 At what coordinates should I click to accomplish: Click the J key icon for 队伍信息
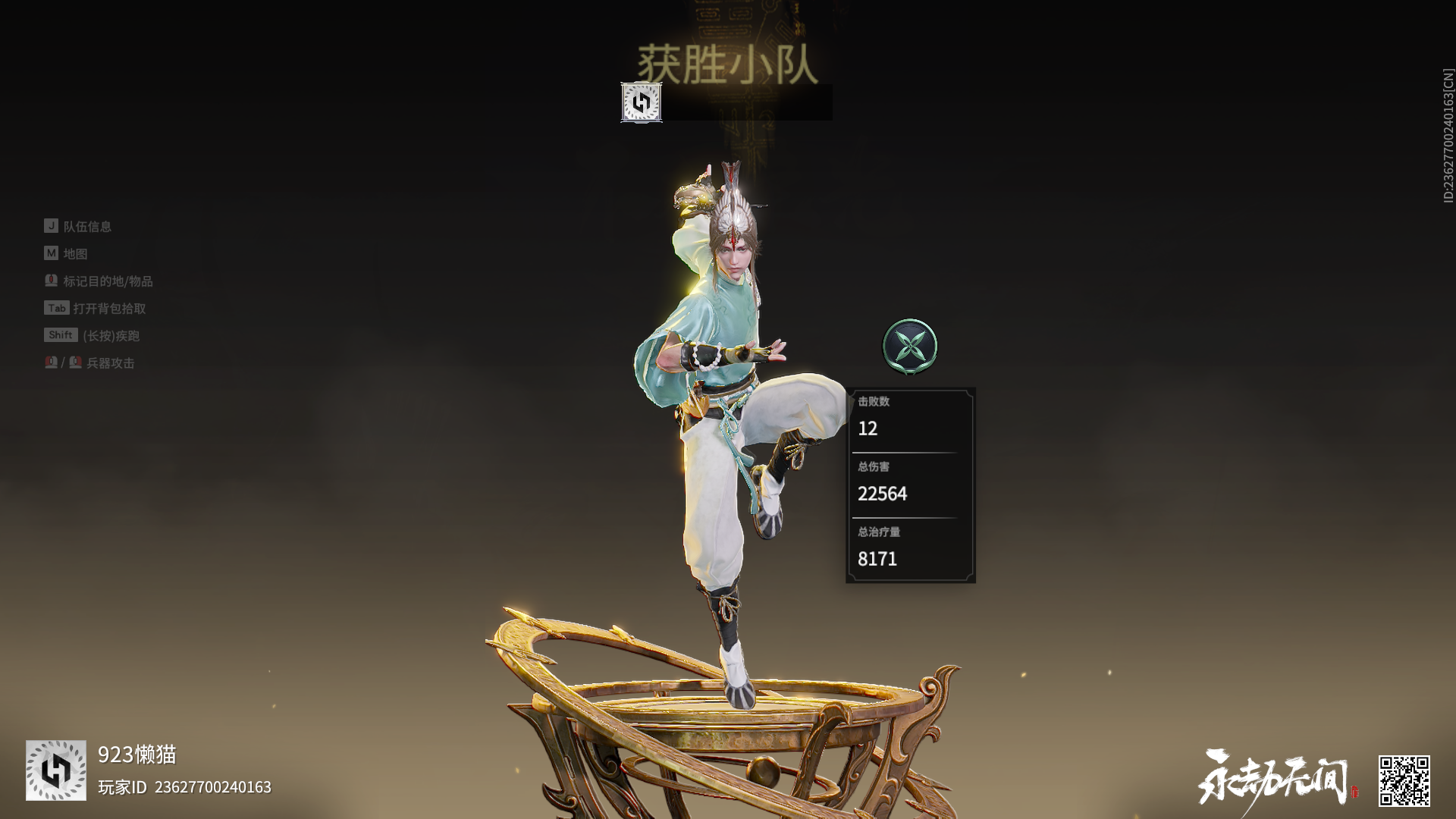click(x=50, y=225)
